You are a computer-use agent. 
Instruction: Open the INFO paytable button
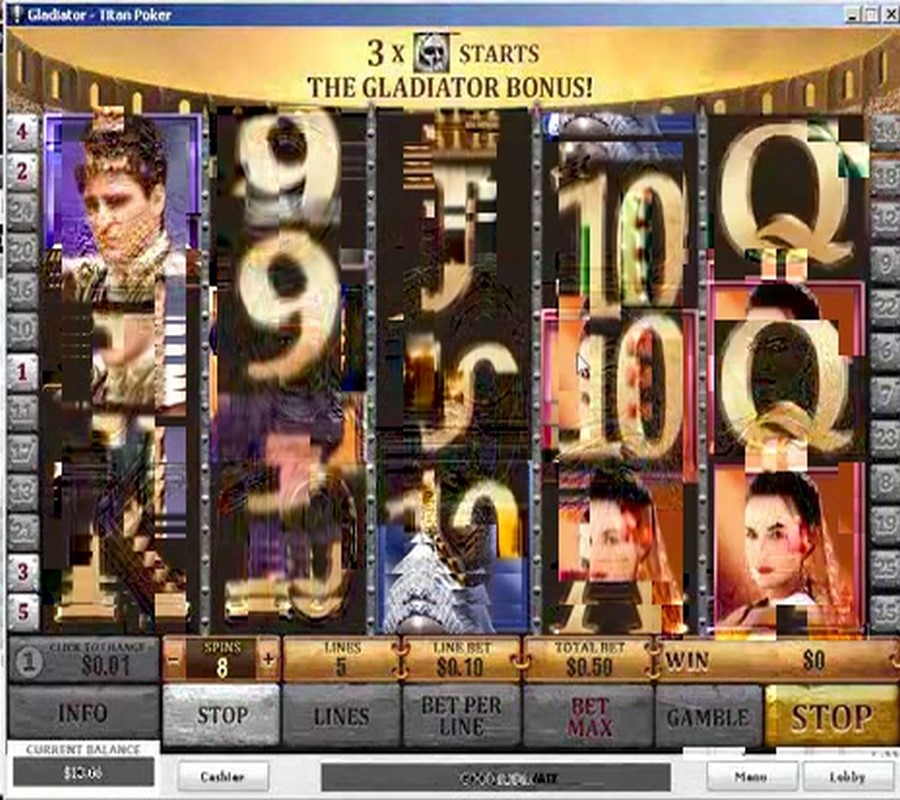[82, 715]
